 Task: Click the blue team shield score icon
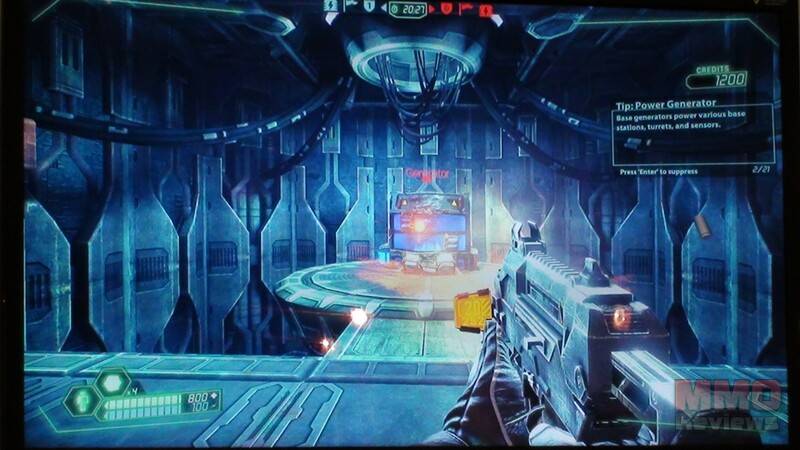[370, 8]
